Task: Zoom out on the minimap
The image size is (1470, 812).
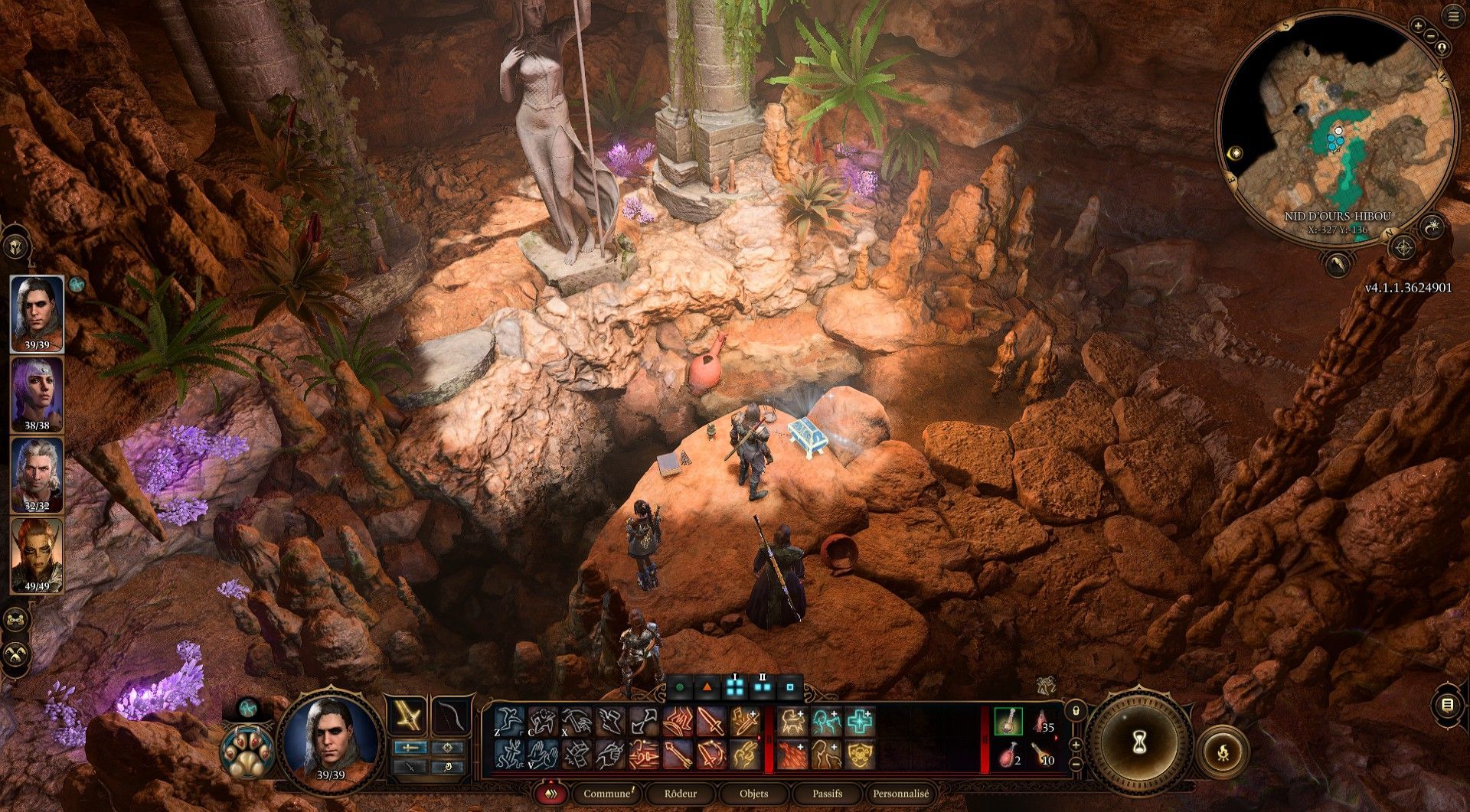Action: 1430,35
